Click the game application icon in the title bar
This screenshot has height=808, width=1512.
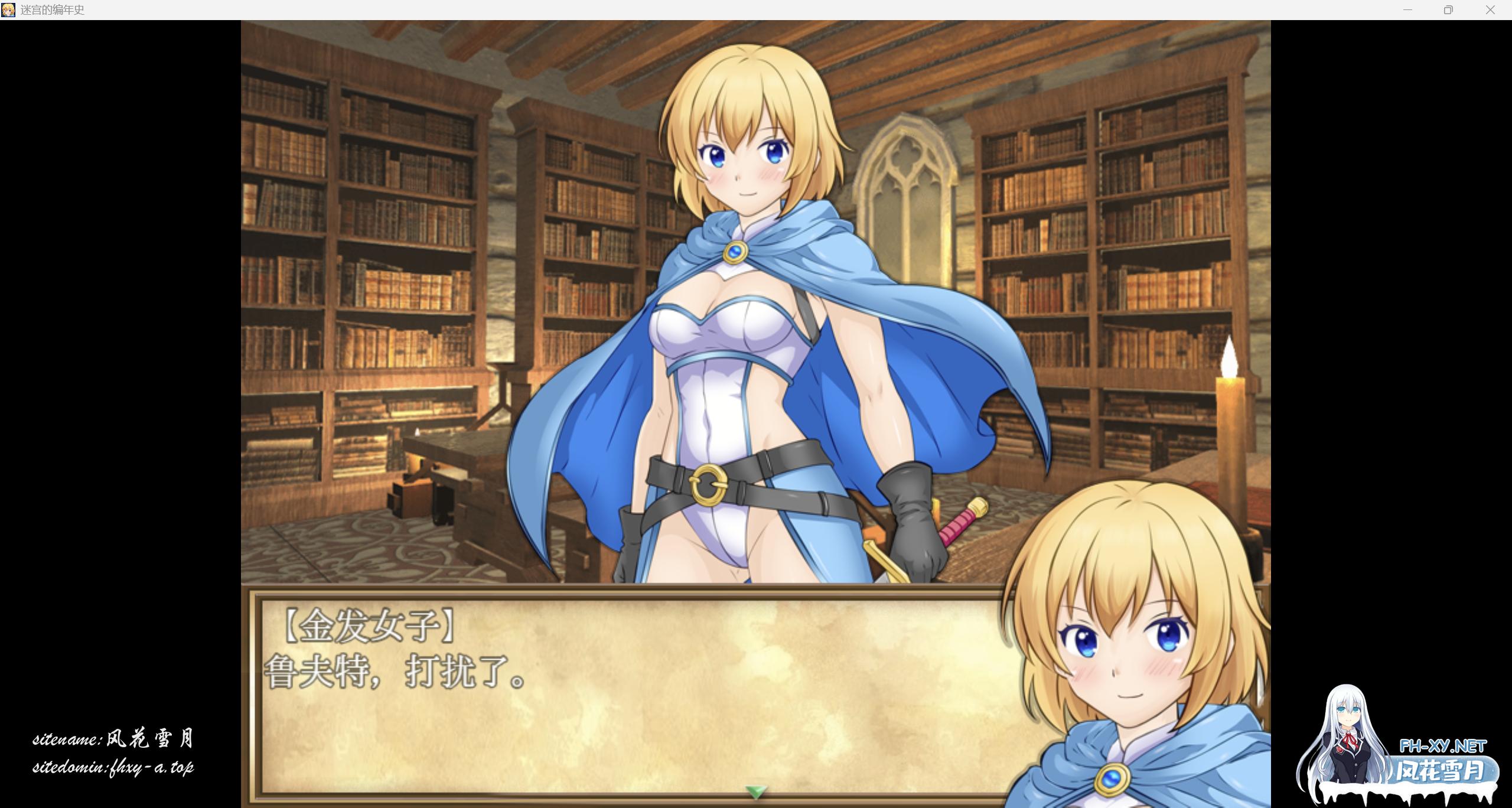pyautogui.click(x=9, y=10)
